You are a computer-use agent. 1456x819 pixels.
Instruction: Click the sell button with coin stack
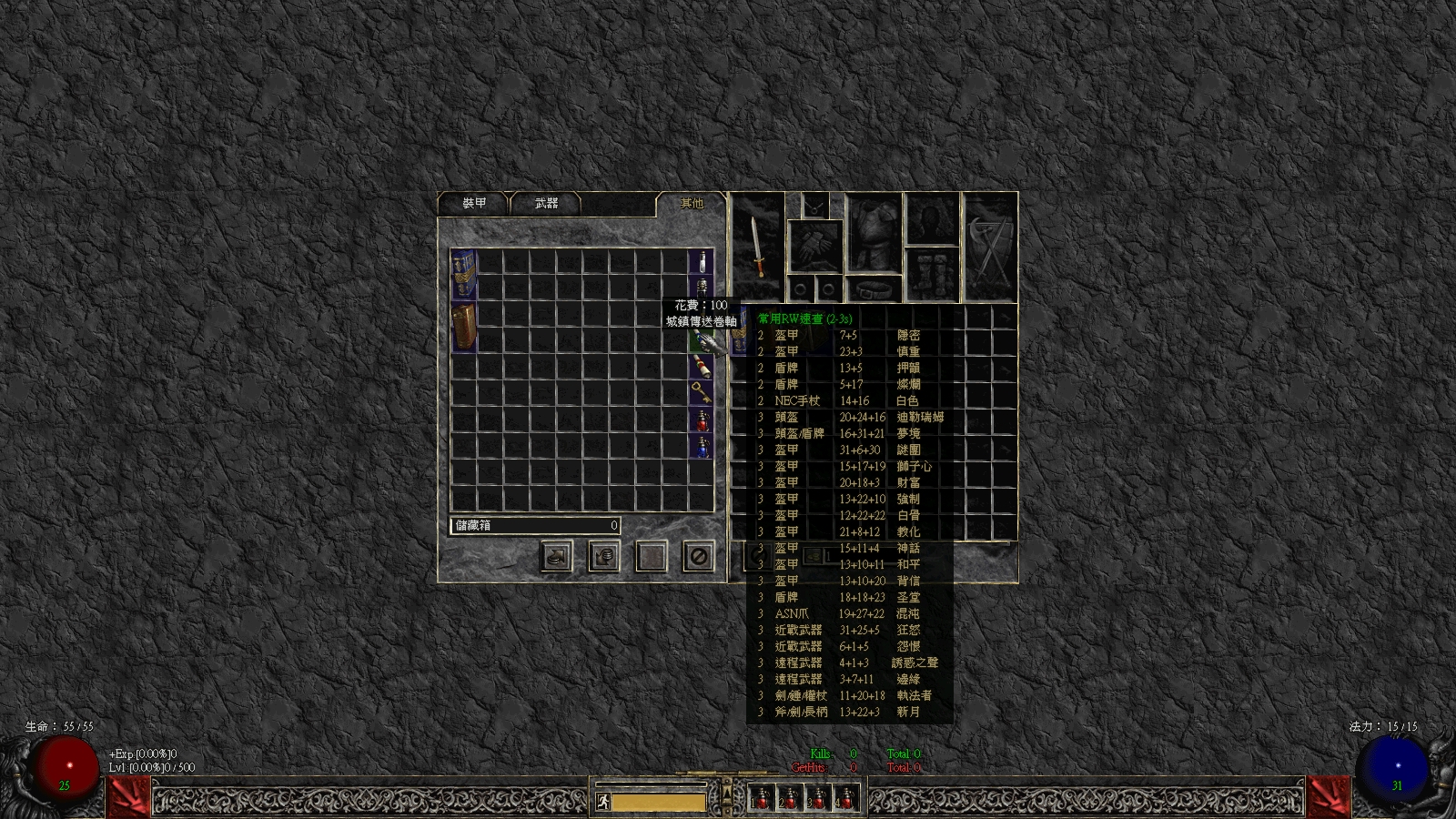603,556
